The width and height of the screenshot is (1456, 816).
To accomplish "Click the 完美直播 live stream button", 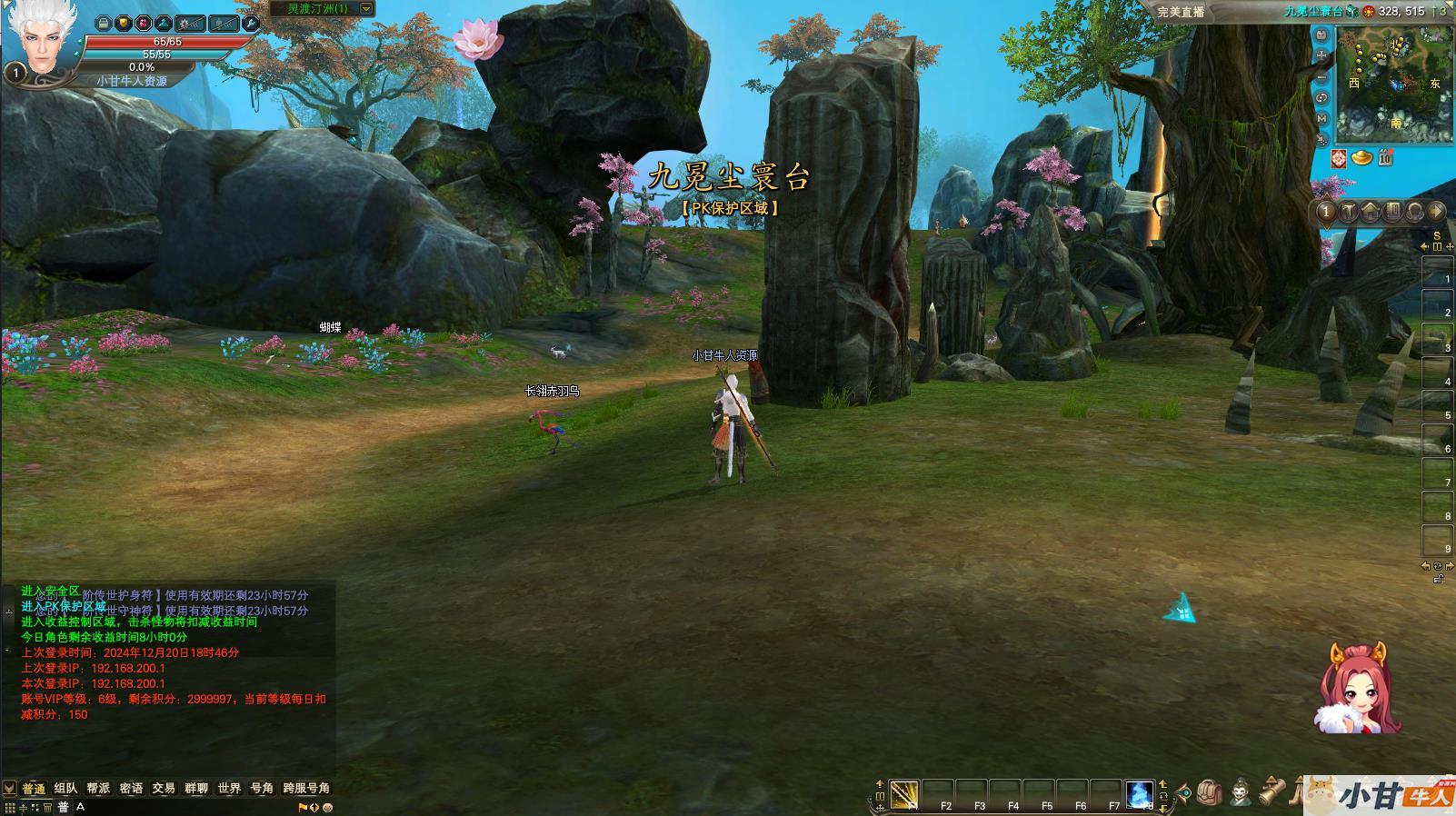I will (x=1181, y=11).
